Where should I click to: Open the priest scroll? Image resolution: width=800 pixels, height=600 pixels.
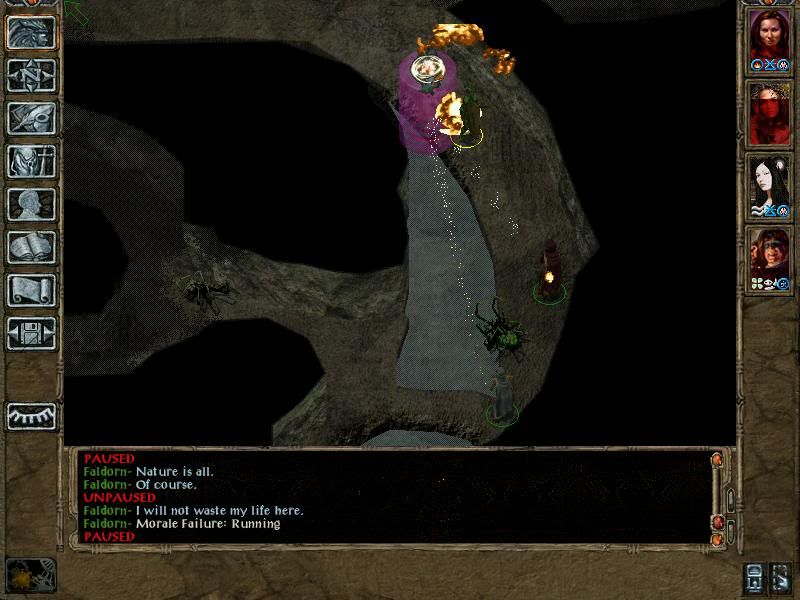(x=32, y=290)
